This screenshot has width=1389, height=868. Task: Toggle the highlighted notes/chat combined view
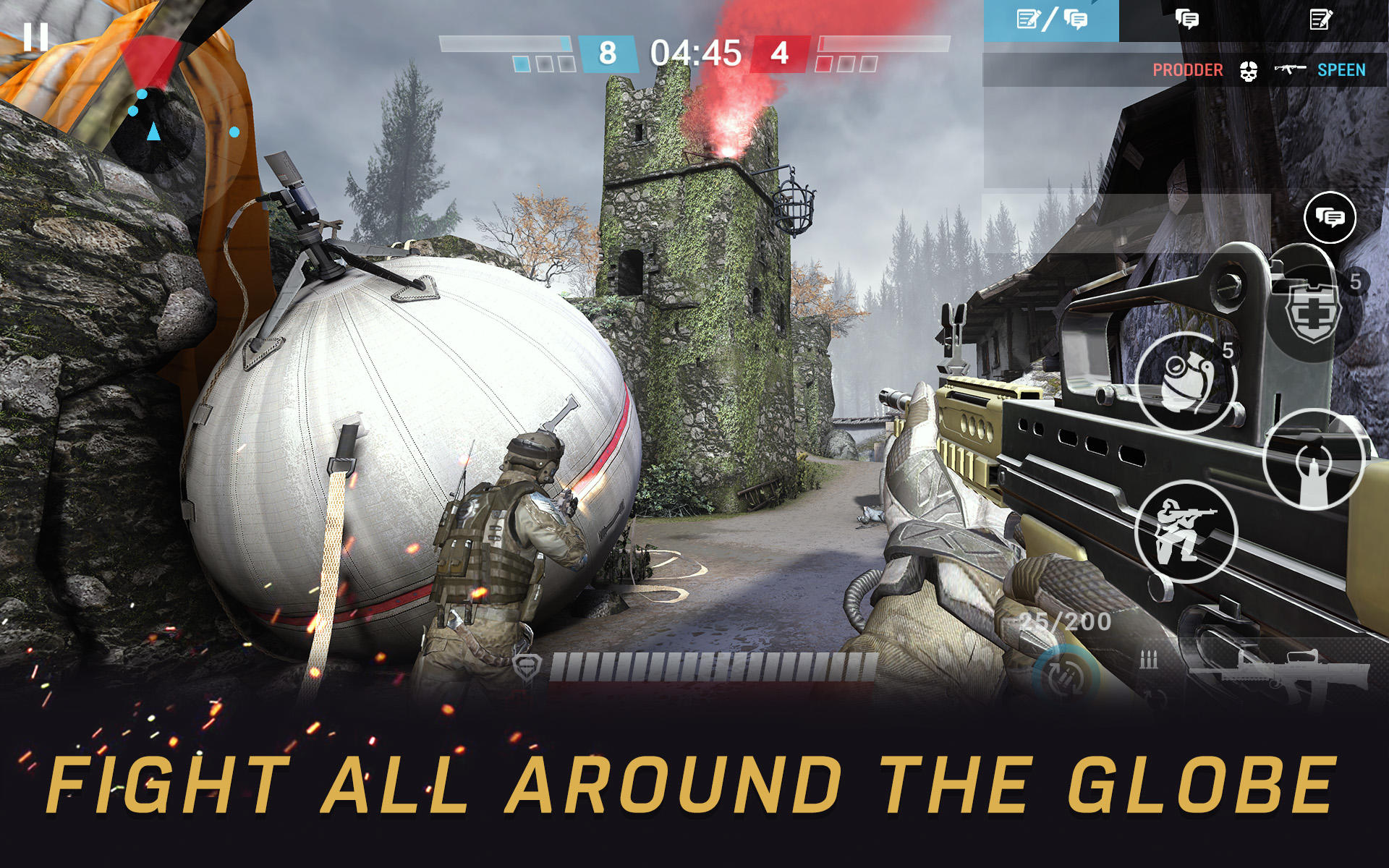(x=1051, y=18)
